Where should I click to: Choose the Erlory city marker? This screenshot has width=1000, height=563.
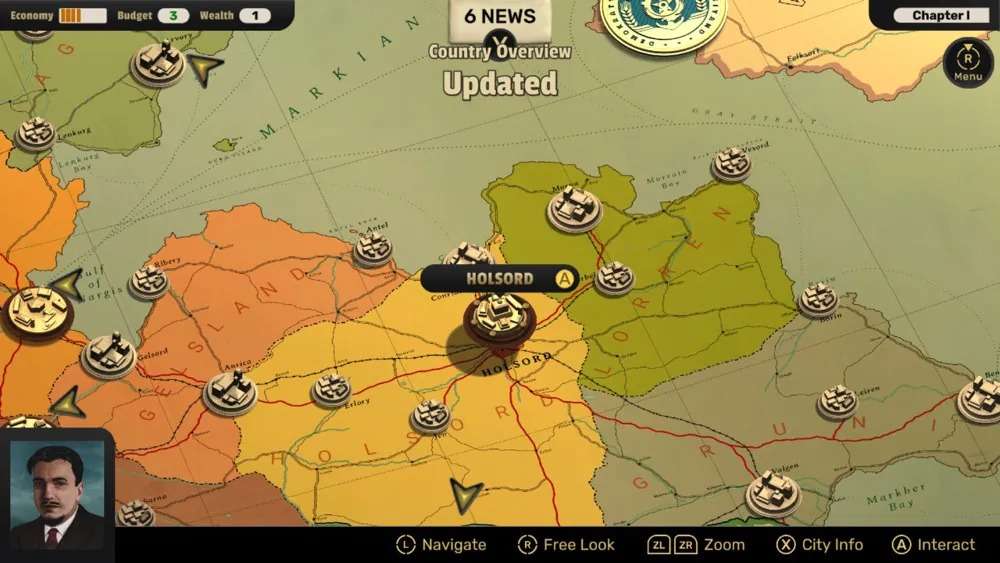tap(331, 389)
